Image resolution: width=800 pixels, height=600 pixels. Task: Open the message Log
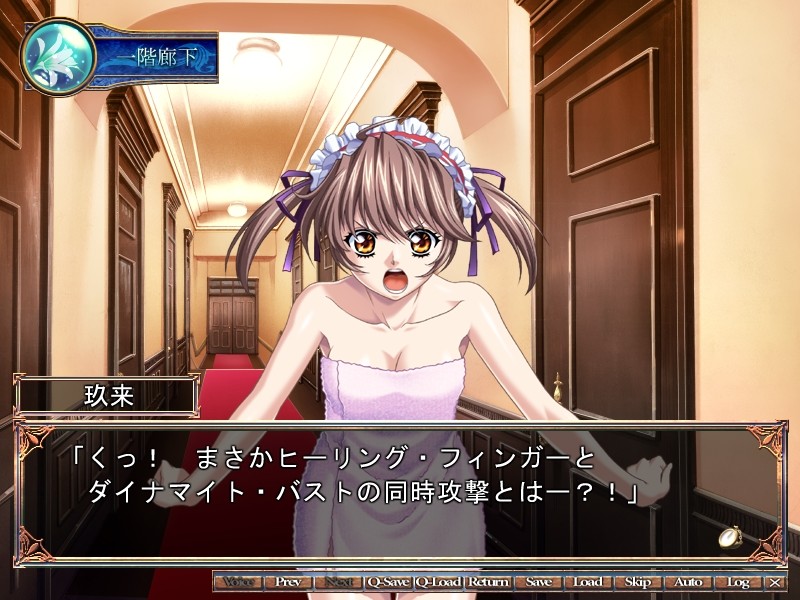pos(738,581)
